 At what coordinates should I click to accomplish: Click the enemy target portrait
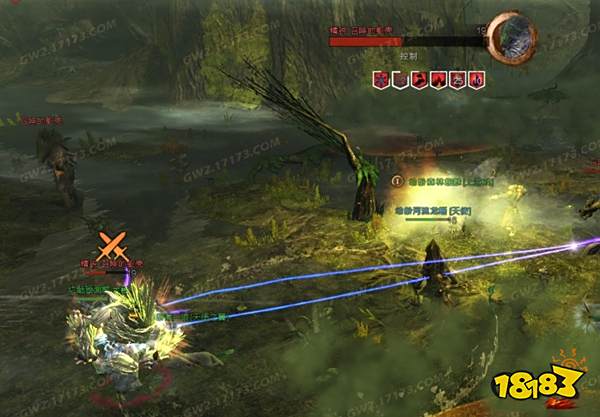(512, 36)
